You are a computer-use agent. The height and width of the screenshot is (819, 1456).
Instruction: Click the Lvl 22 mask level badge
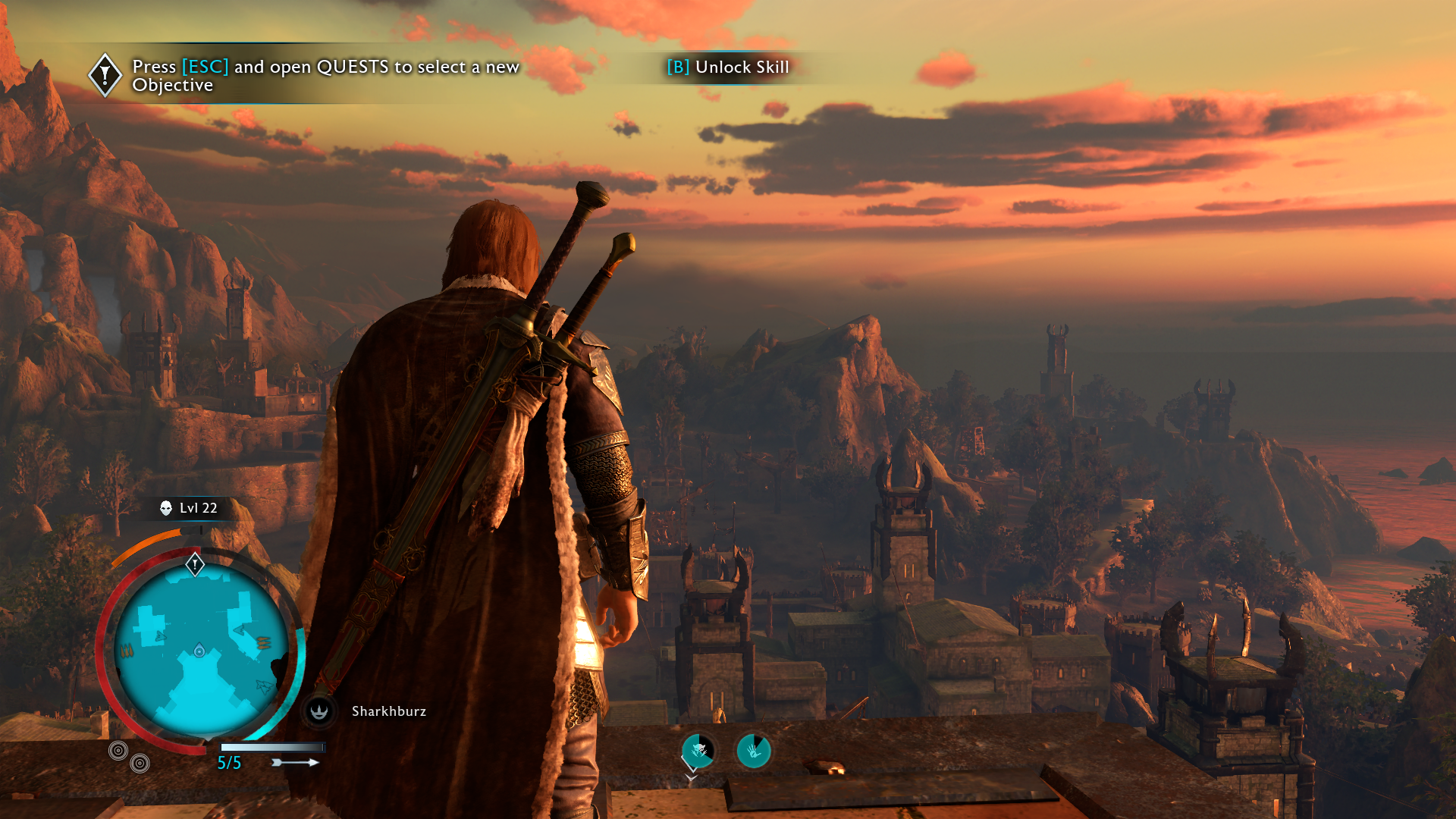[x=189, y=508]
